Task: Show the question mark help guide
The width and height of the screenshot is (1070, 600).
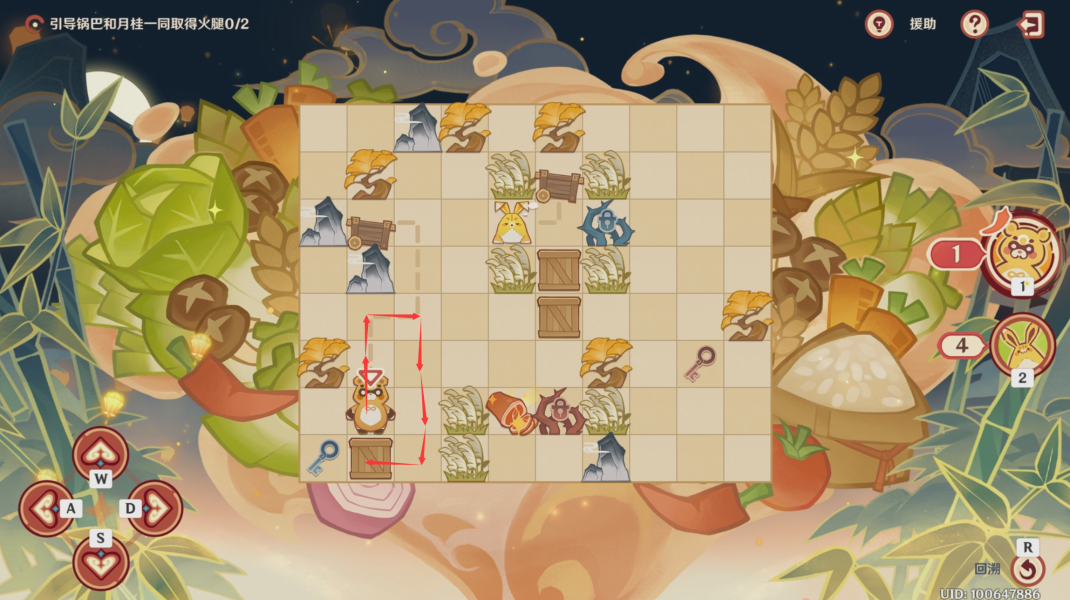Action: click(x=975, y=24)
